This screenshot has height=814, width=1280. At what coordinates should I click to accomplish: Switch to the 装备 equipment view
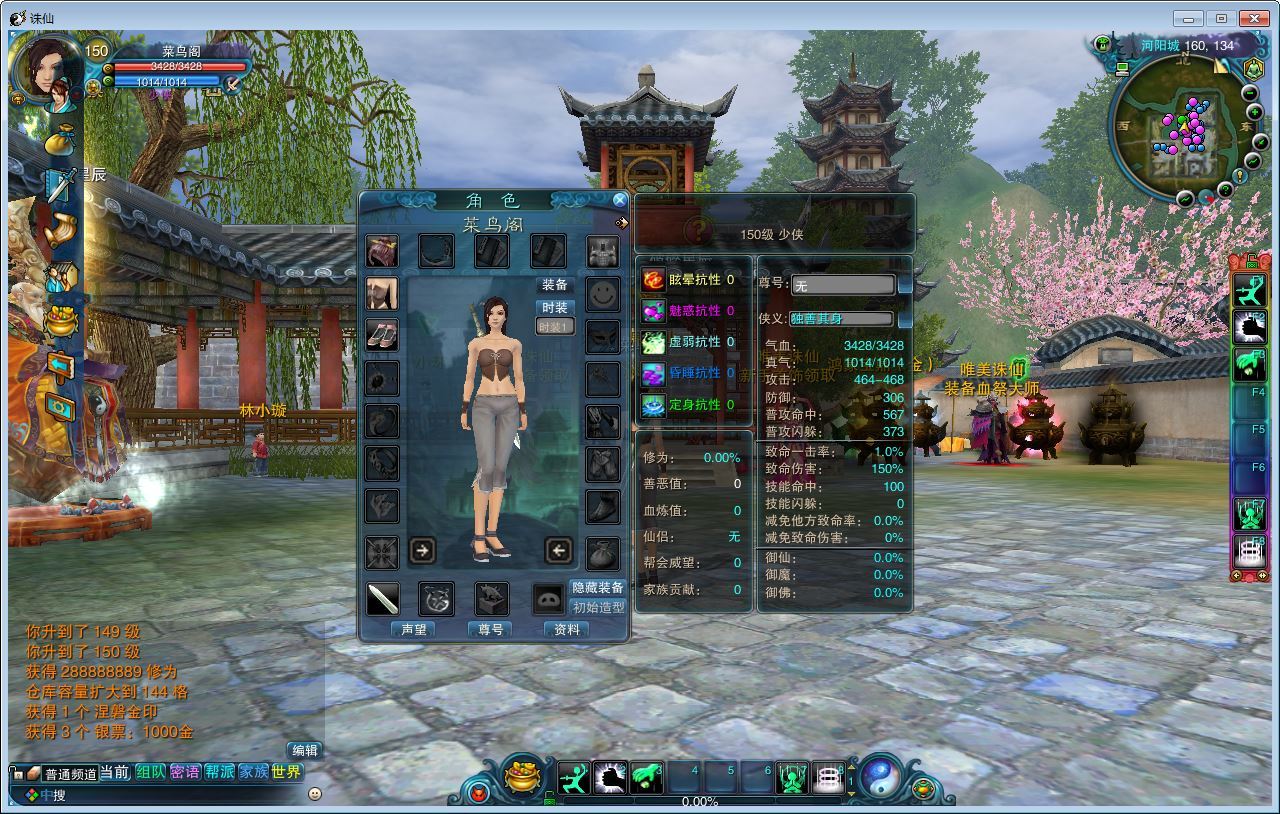pyautogui.click(x=555, y=285)
